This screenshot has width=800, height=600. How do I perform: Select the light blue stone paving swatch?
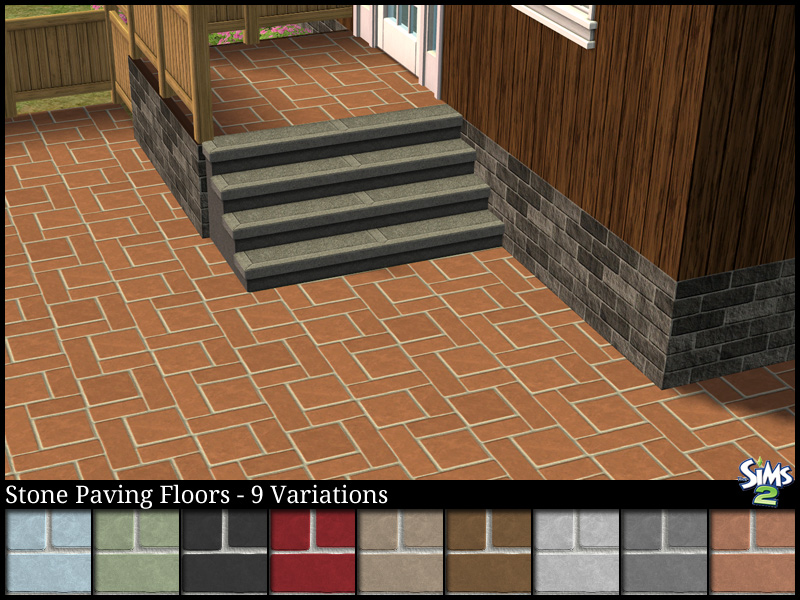pyautogui.click(x=48, y=552)
